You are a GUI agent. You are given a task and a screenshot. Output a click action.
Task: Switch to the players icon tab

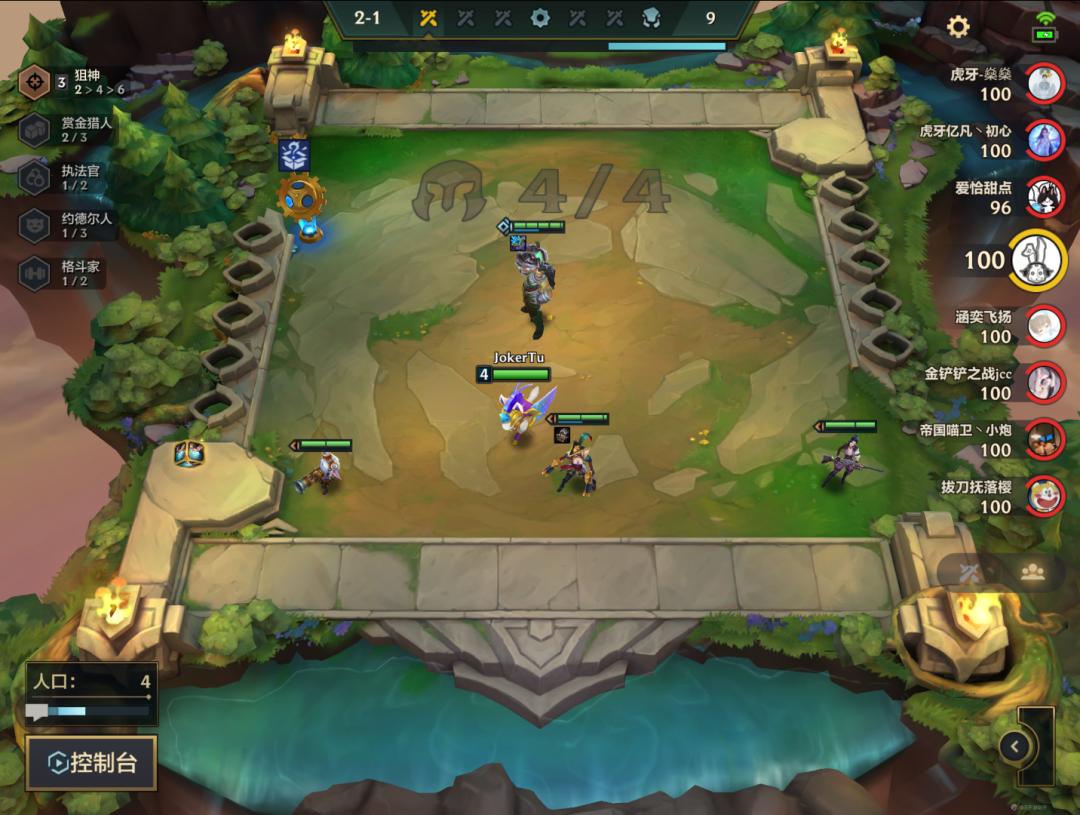tap(1033, 572)
